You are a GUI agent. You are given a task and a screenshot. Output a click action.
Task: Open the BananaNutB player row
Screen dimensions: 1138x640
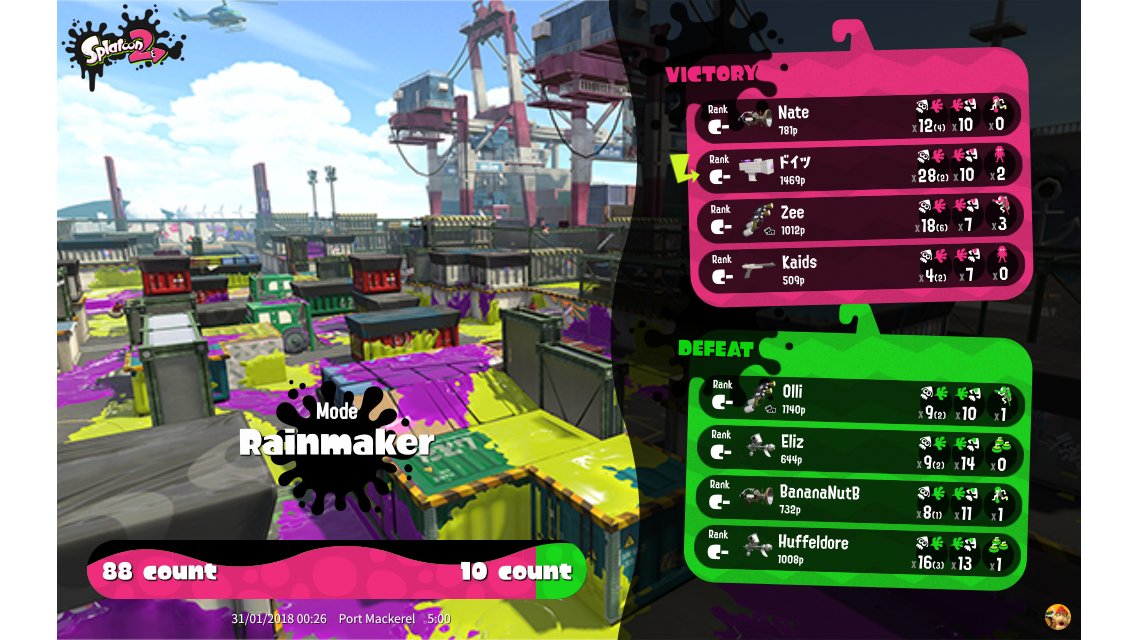858,498
